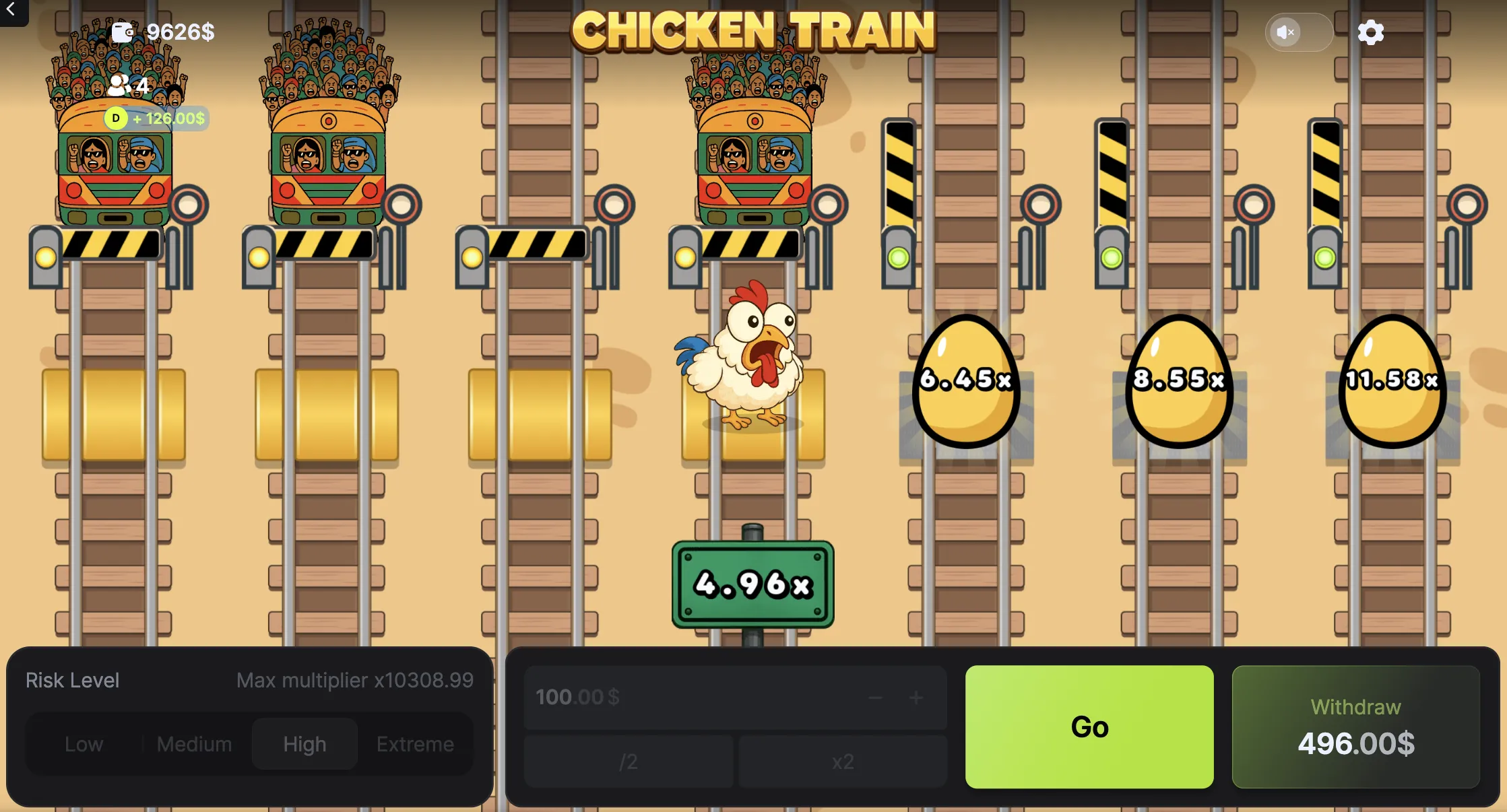Switch to Extreme risk level

click(x=415, y=743)
